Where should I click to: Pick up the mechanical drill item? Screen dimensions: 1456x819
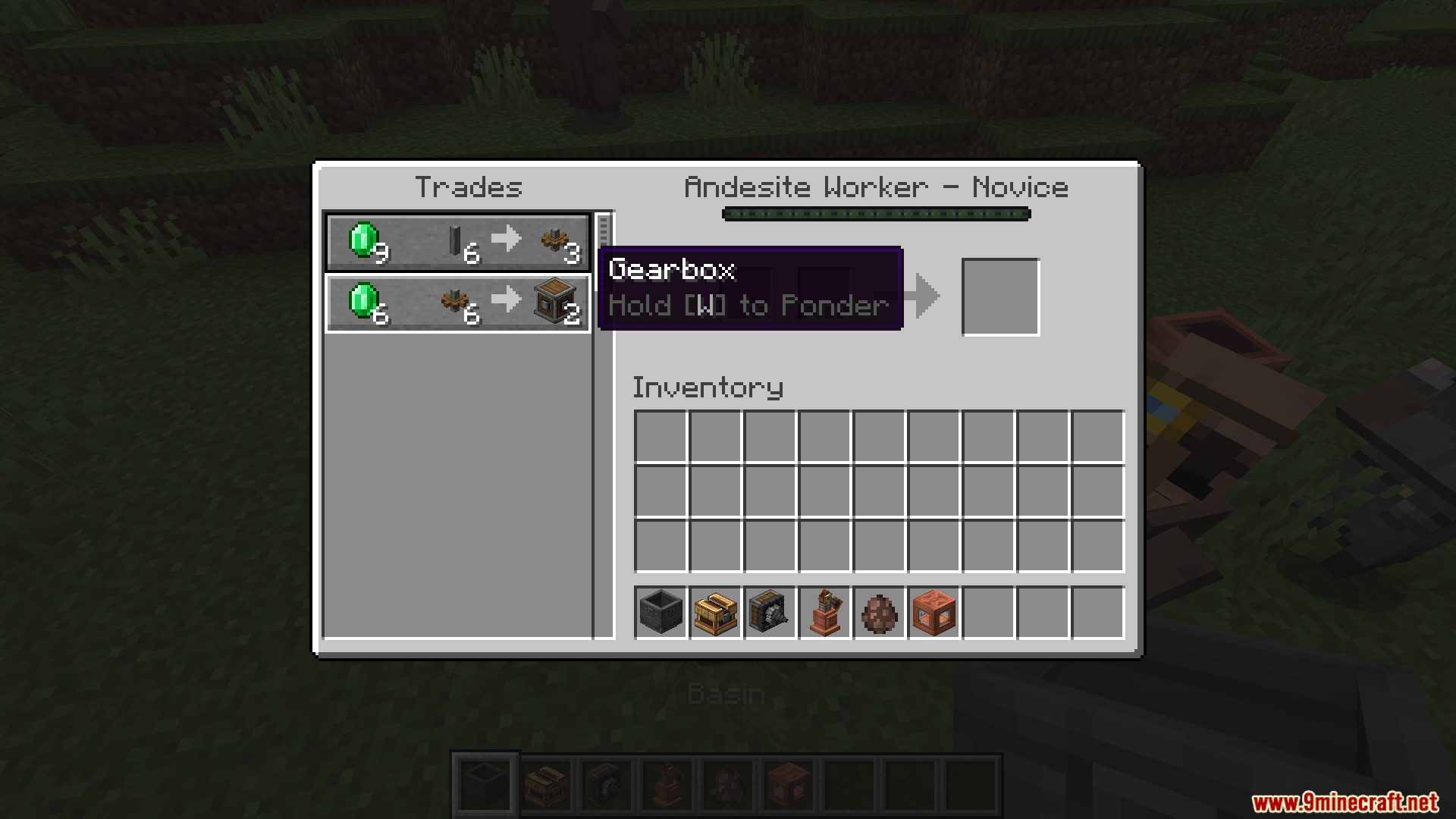pos(770,612)
